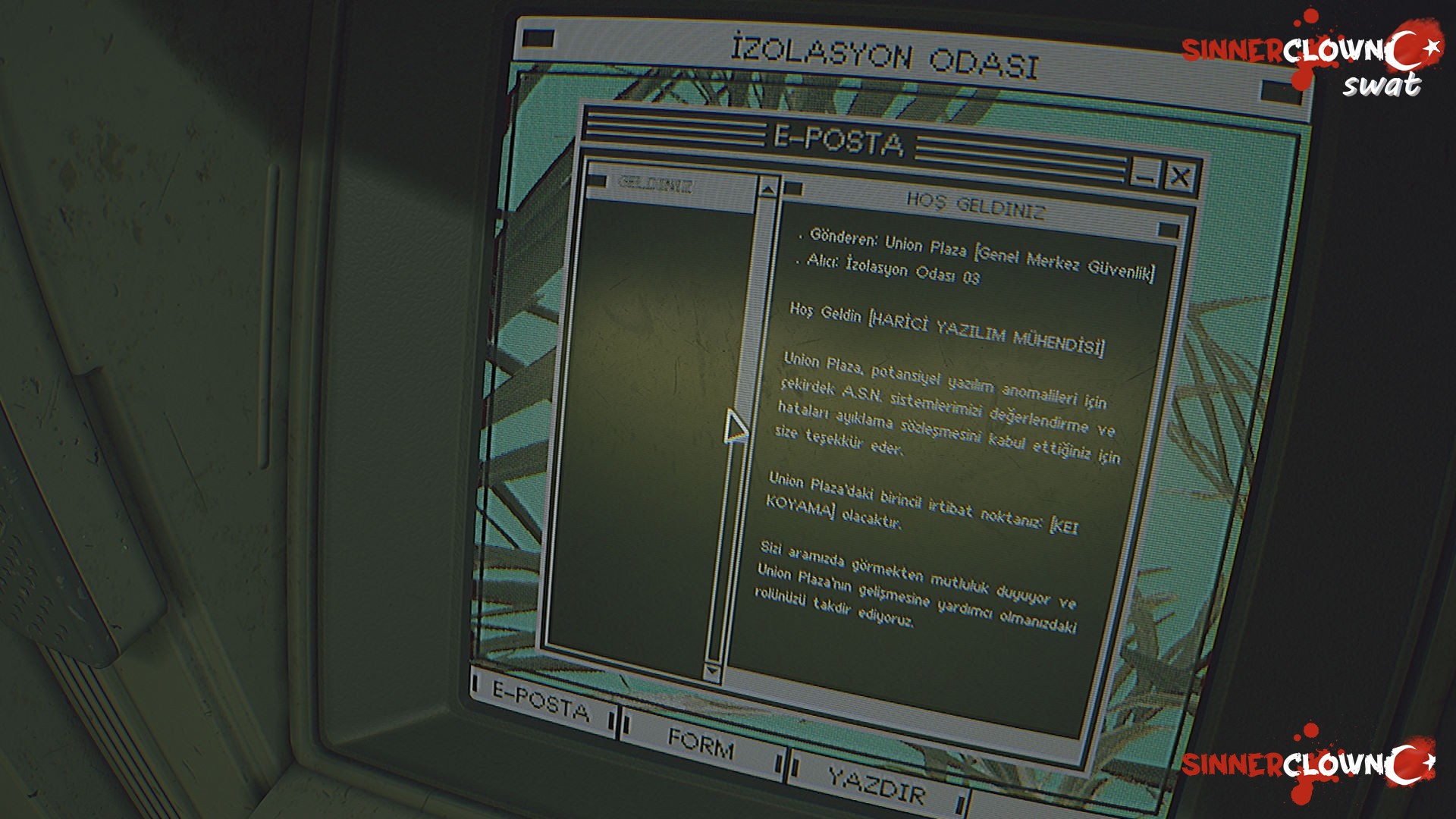Click the inbox scrollbar's up arrow
This screenshot has height=819, width=1456.
click(x=767, y=187)
